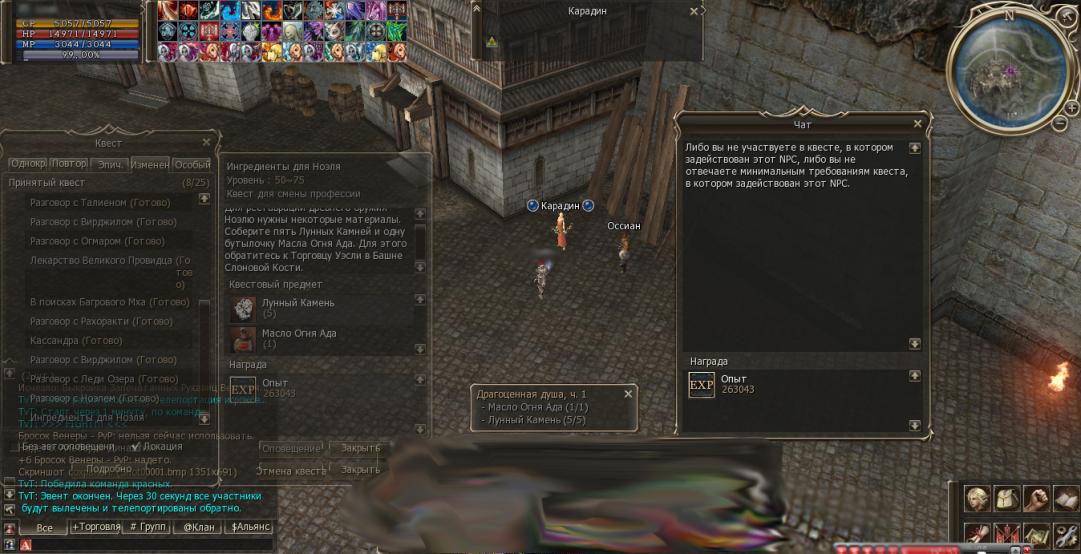Click the Отмена квеста button

[x=292, y=470]
